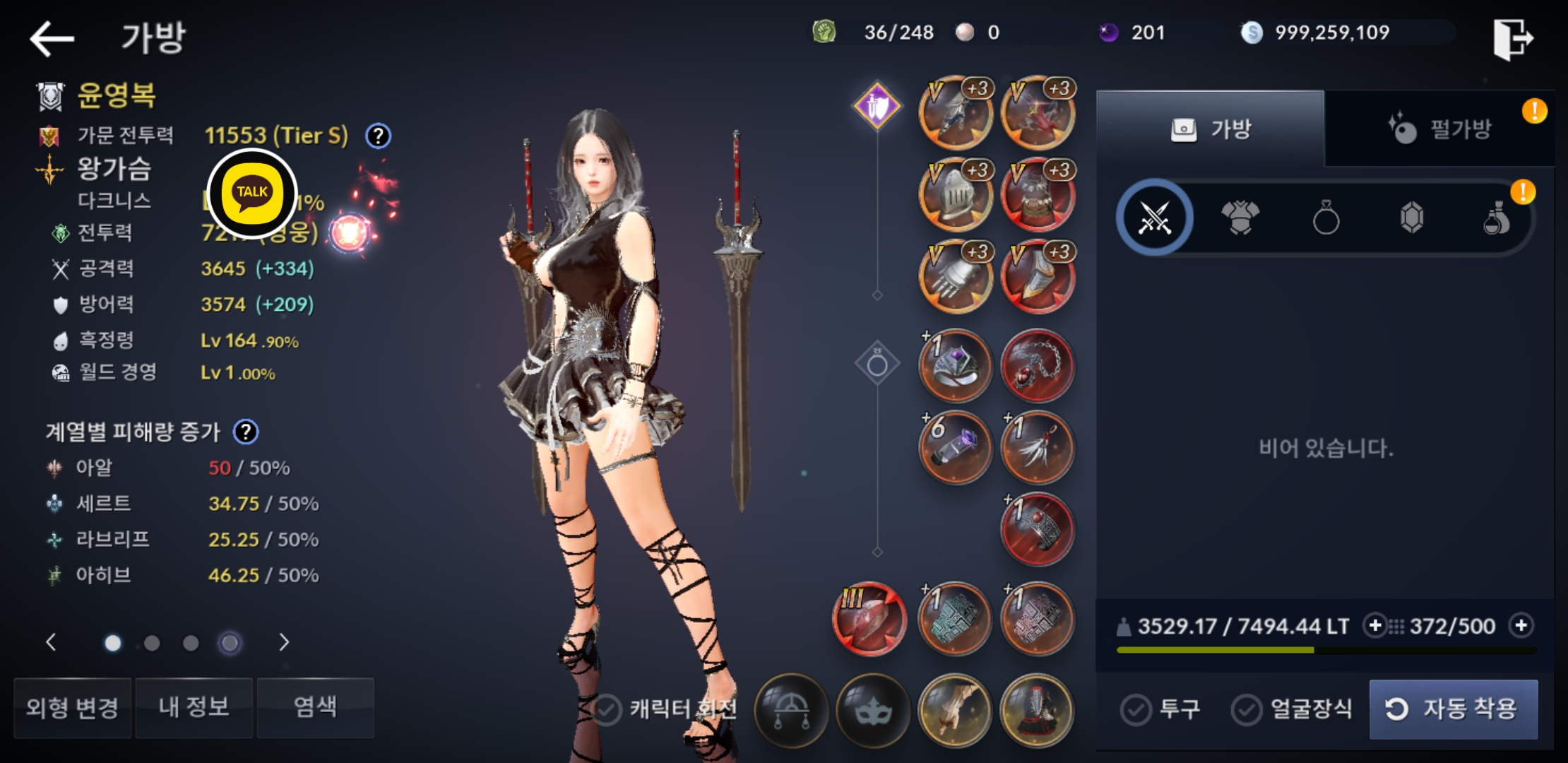This screenshot has height=763, width=1568.
Task: Go back using the arrow button
Action: 52,38
